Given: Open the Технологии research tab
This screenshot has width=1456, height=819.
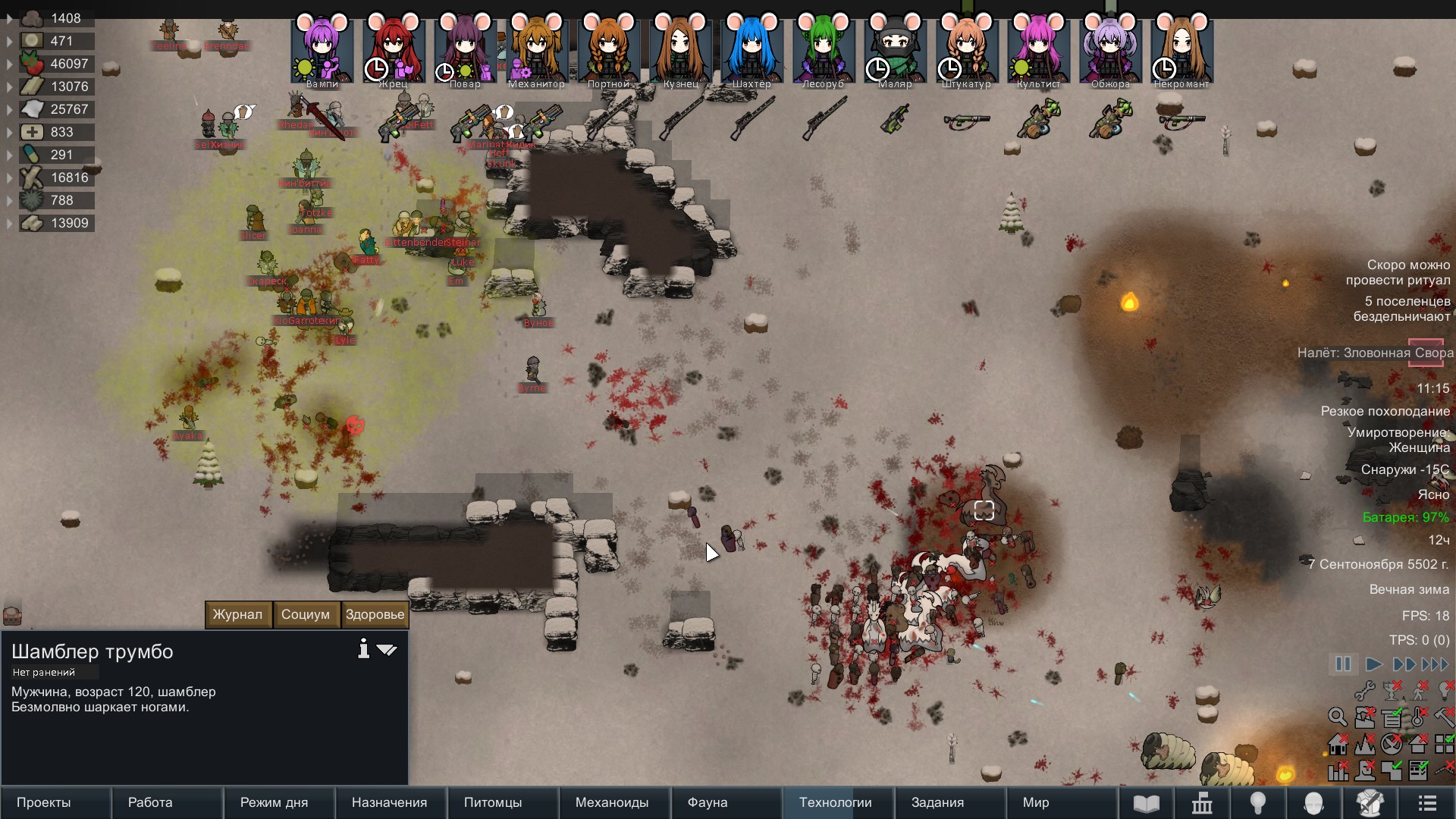Looking at the screenshot, I should 835,802.
